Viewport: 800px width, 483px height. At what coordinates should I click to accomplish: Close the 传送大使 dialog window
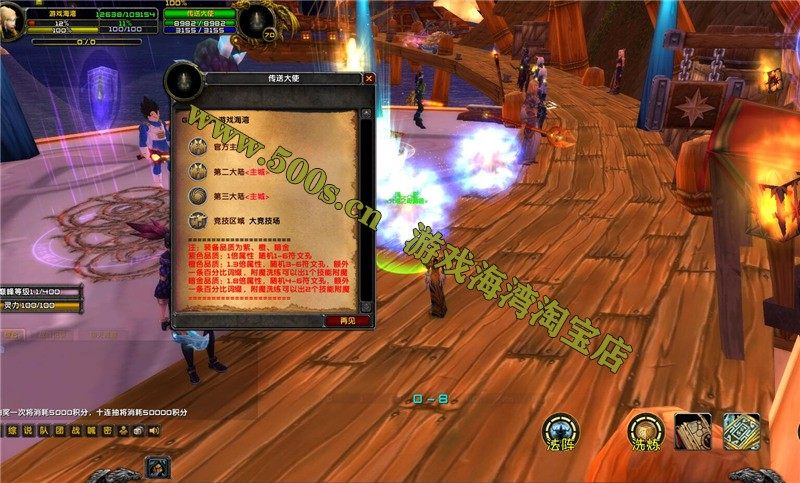click(x=369, y=78)
